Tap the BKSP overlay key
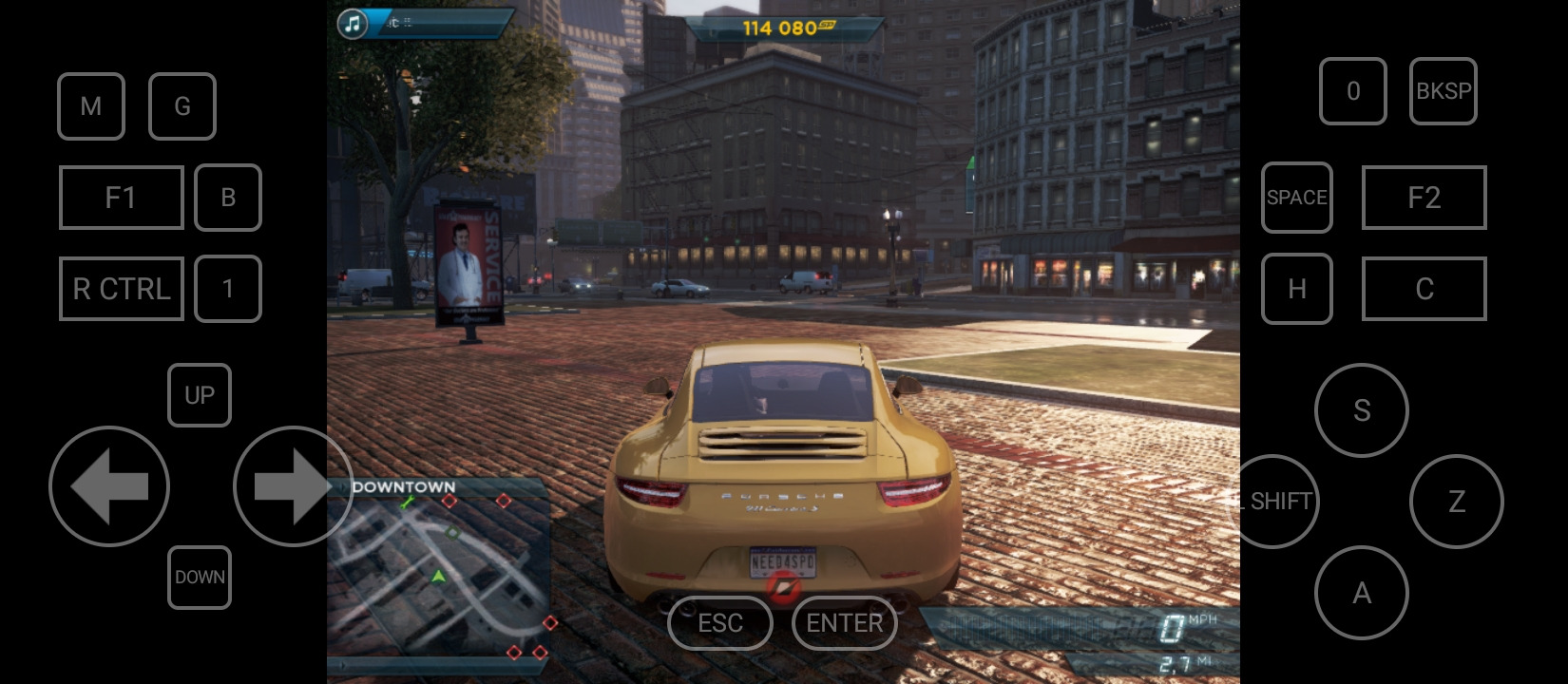 coord(1443,91)
